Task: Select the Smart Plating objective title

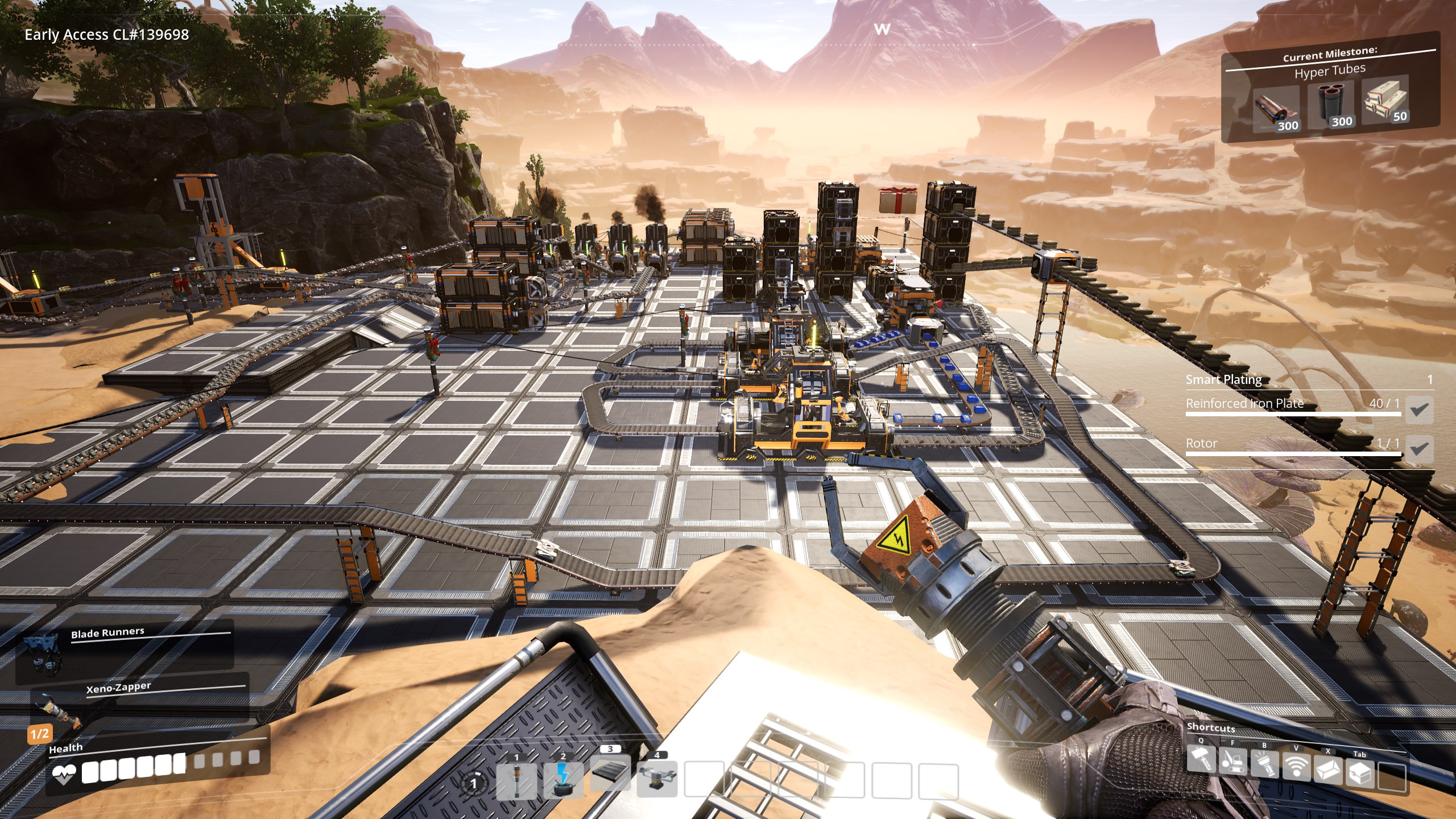Action: tap(1223, 379)
